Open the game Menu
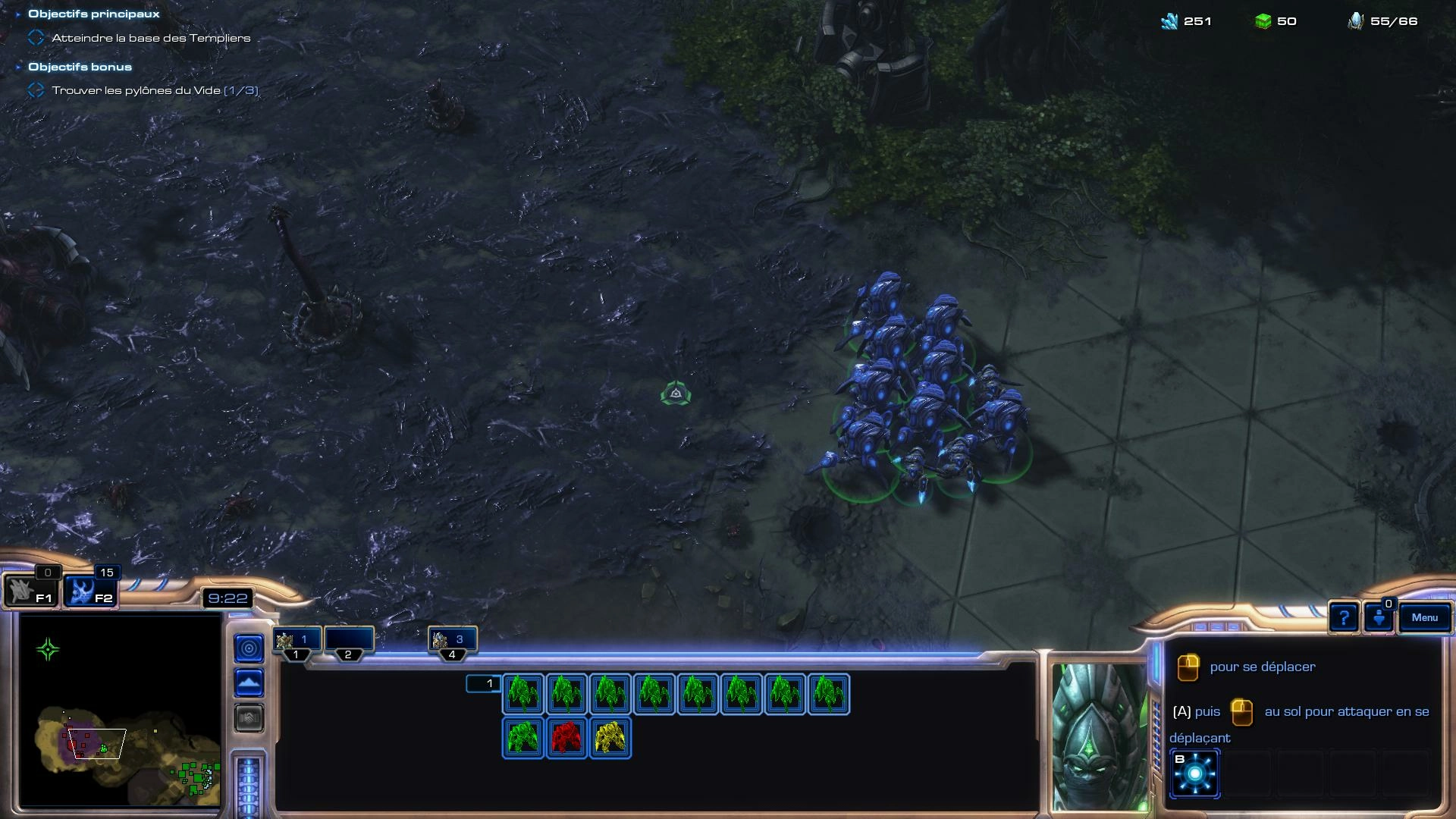 (1424, 618)
